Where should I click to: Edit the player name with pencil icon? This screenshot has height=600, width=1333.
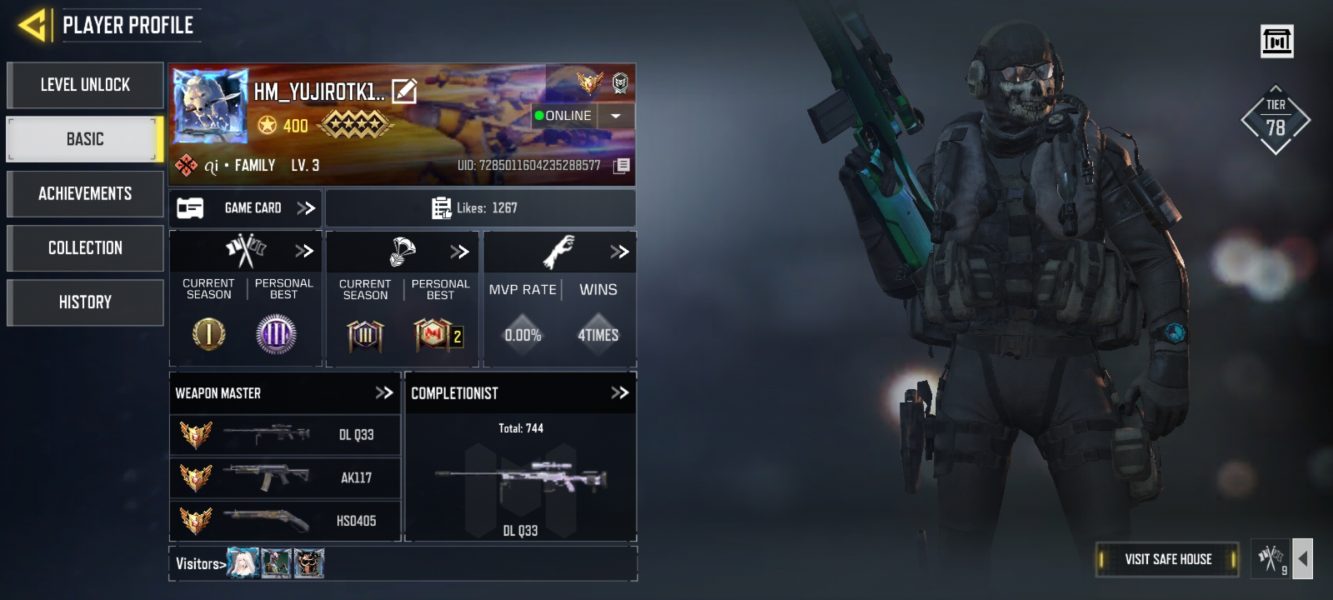pyautogui.click(x=404, y=91)
